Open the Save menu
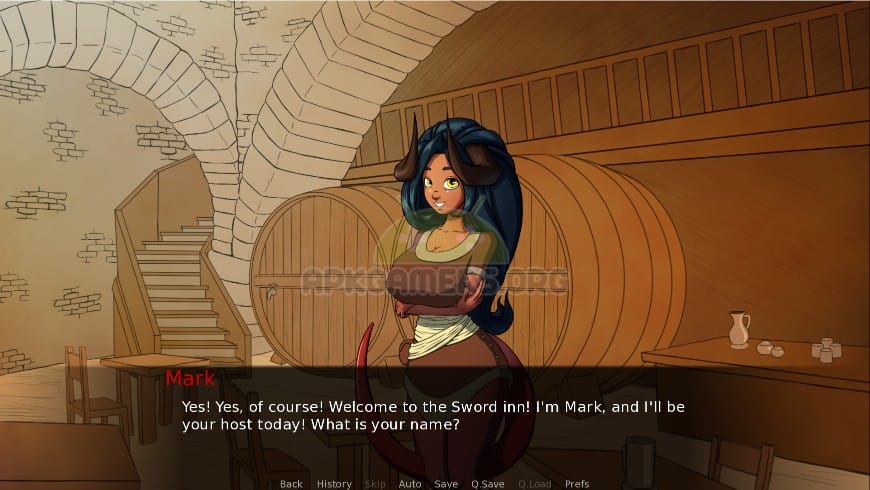 [x=446, y=484]
